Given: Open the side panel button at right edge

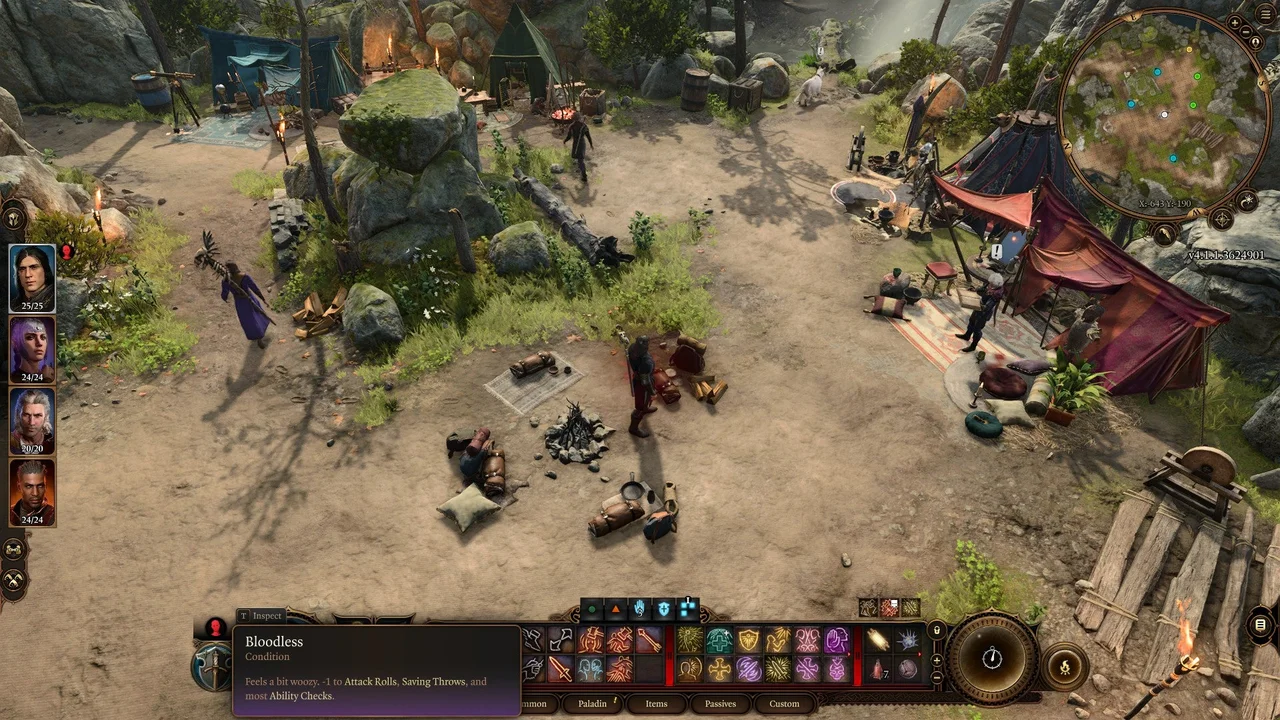Looking at the screenshot, I should (x=1260, y=626).
